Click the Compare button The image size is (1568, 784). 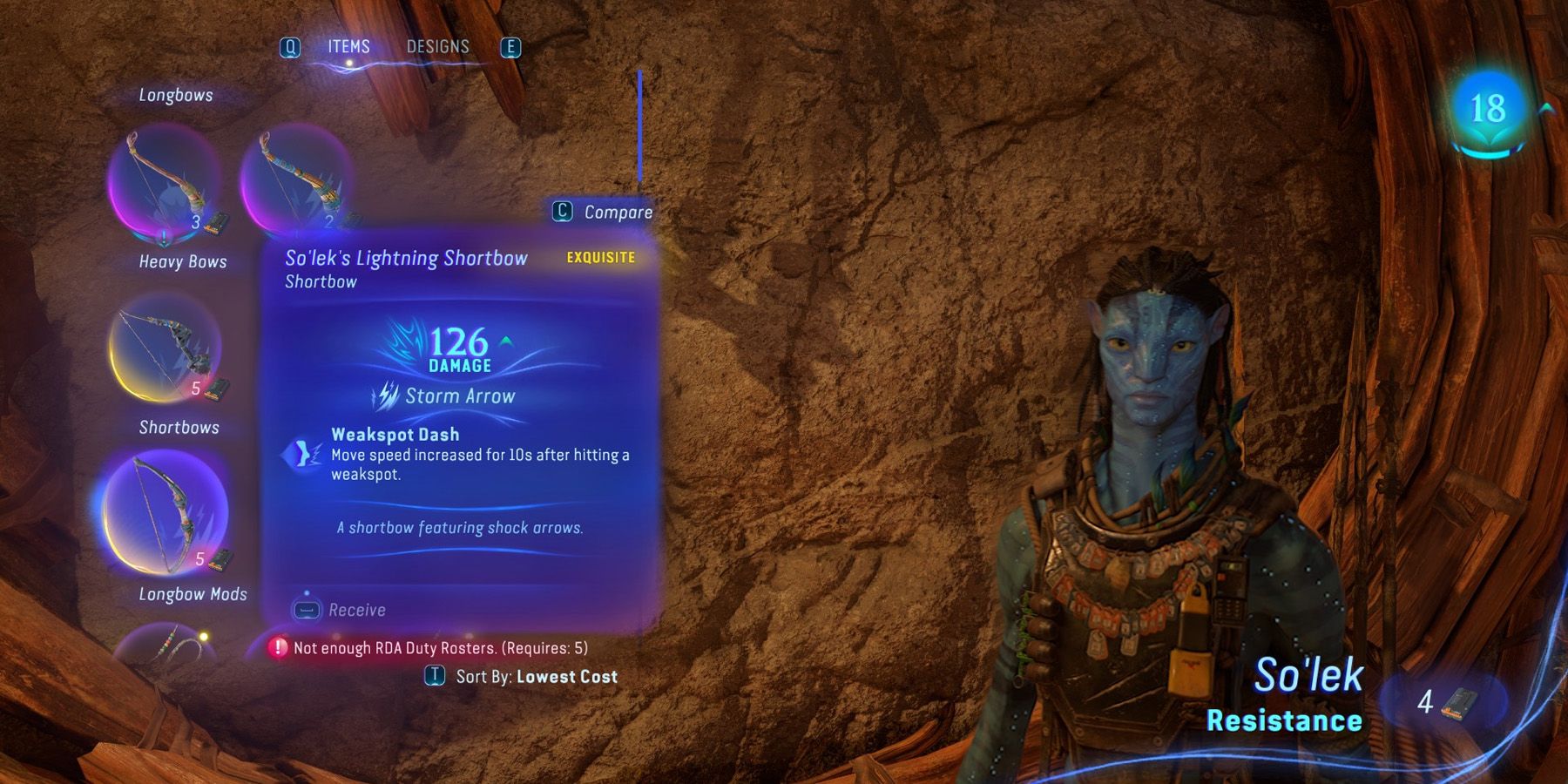(603, 211)
